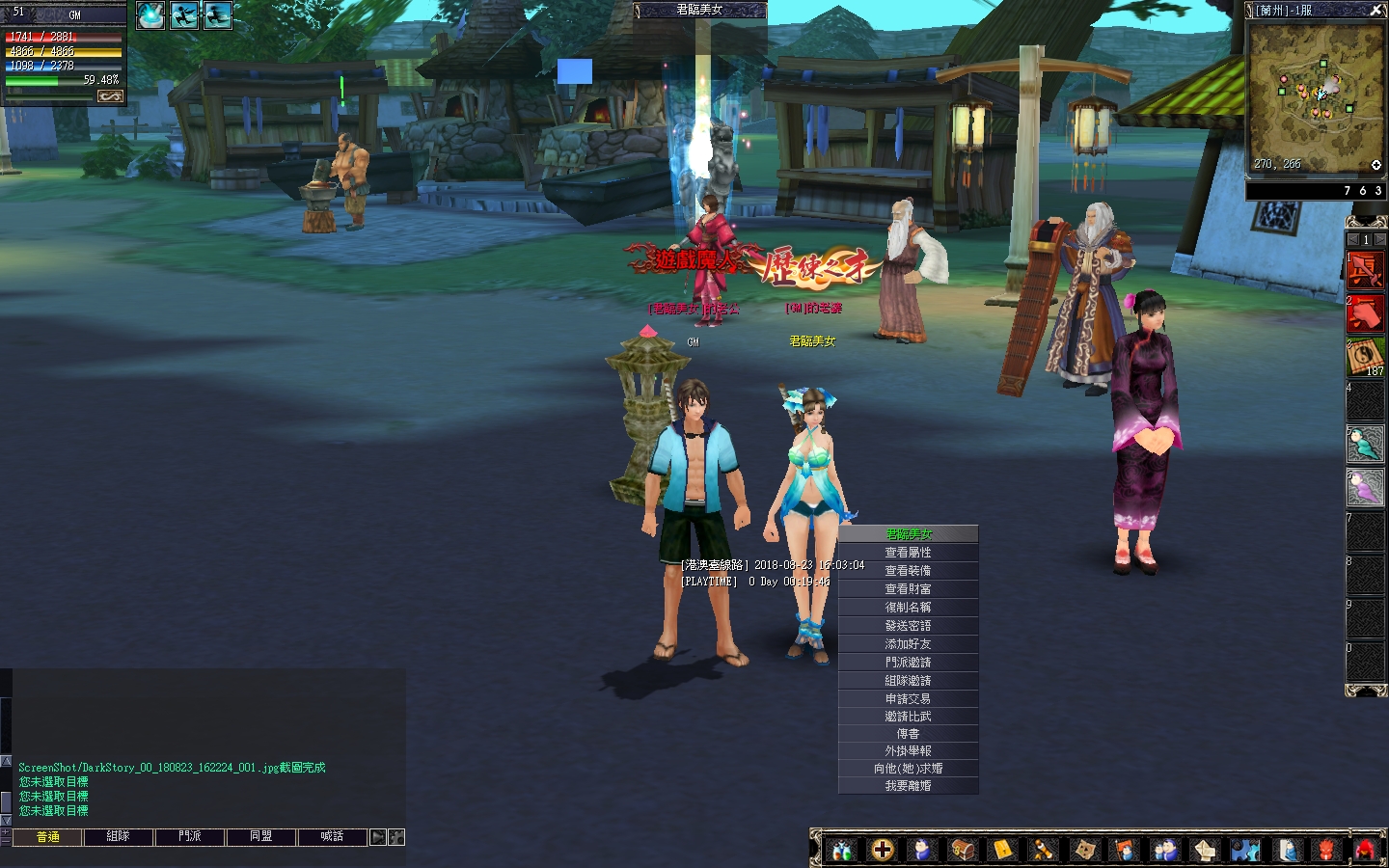Select the 喊話 shout chat tab
Viewport: 1389px width, 868px height.
tap(332, 837)
